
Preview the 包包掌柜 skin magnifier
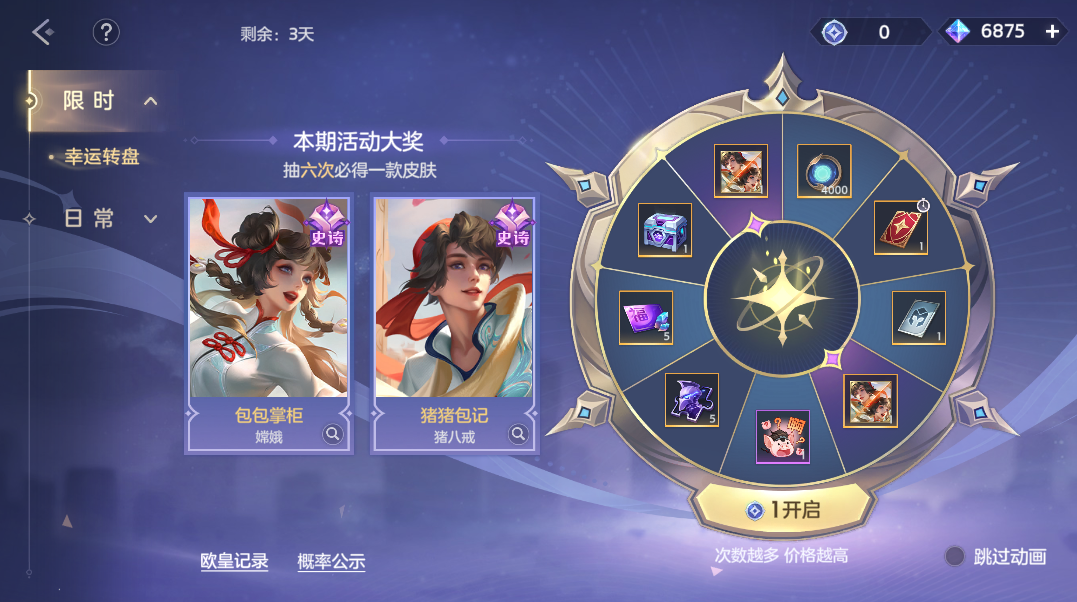[333, 434]
